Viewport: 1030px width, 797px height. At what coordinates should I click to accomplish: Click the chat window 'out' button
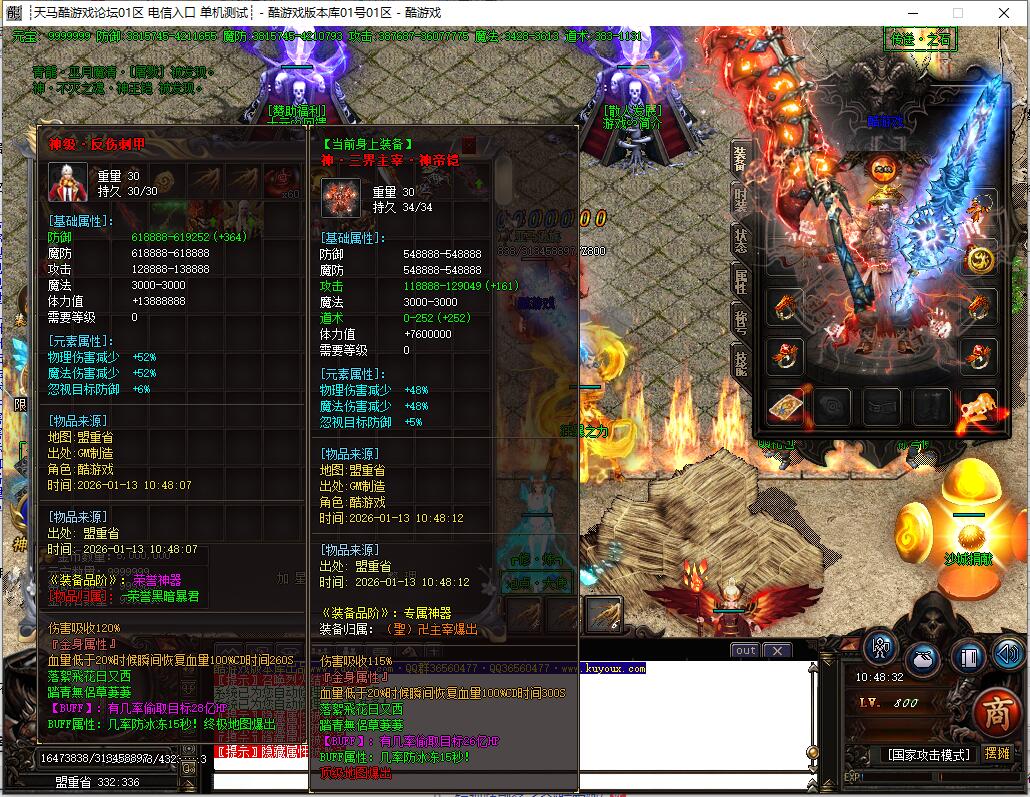[745, 651]
